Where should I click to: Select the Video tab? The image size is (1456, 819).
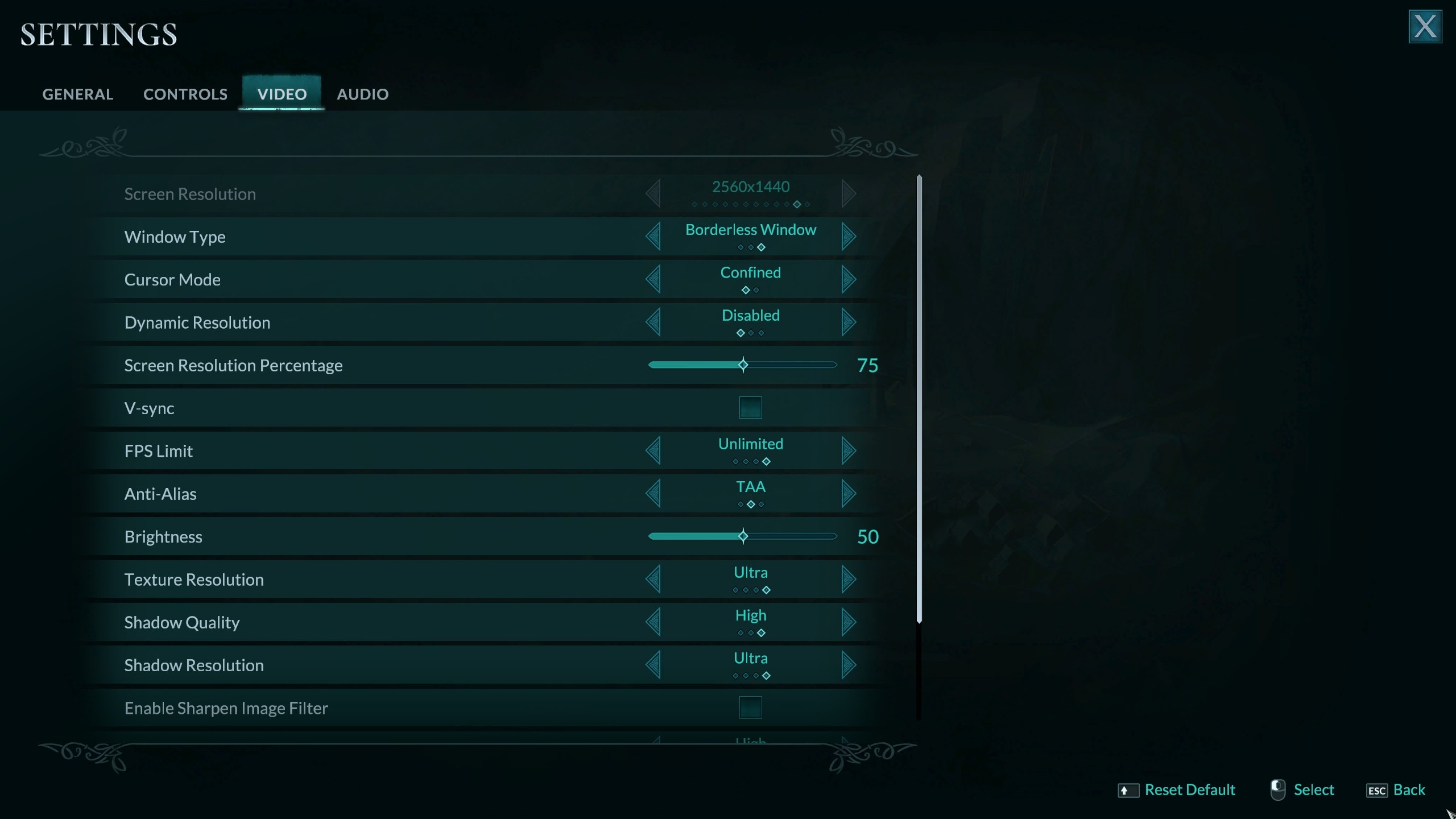pyautogui.click(x=282, y=94)
